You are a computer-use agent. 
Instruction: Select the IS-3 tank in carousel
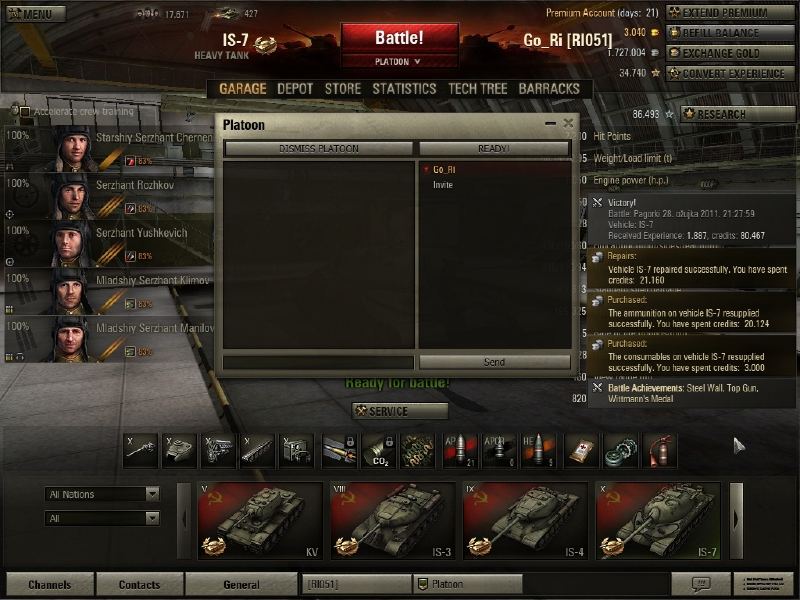click(393, 520)
